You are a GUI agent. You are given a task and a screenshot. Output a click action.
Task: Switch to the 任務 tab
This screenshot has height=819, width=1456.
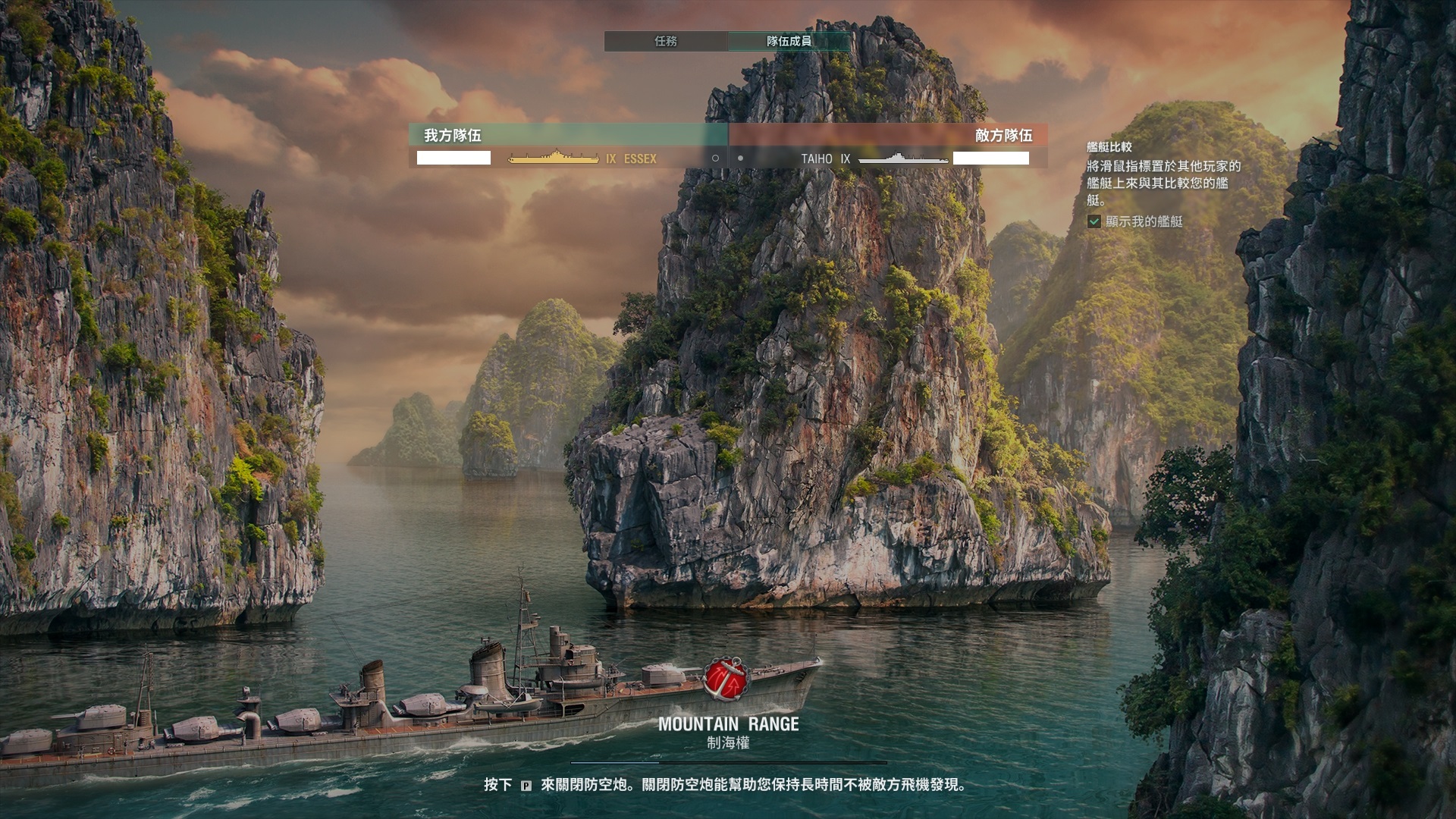[665, 41]
